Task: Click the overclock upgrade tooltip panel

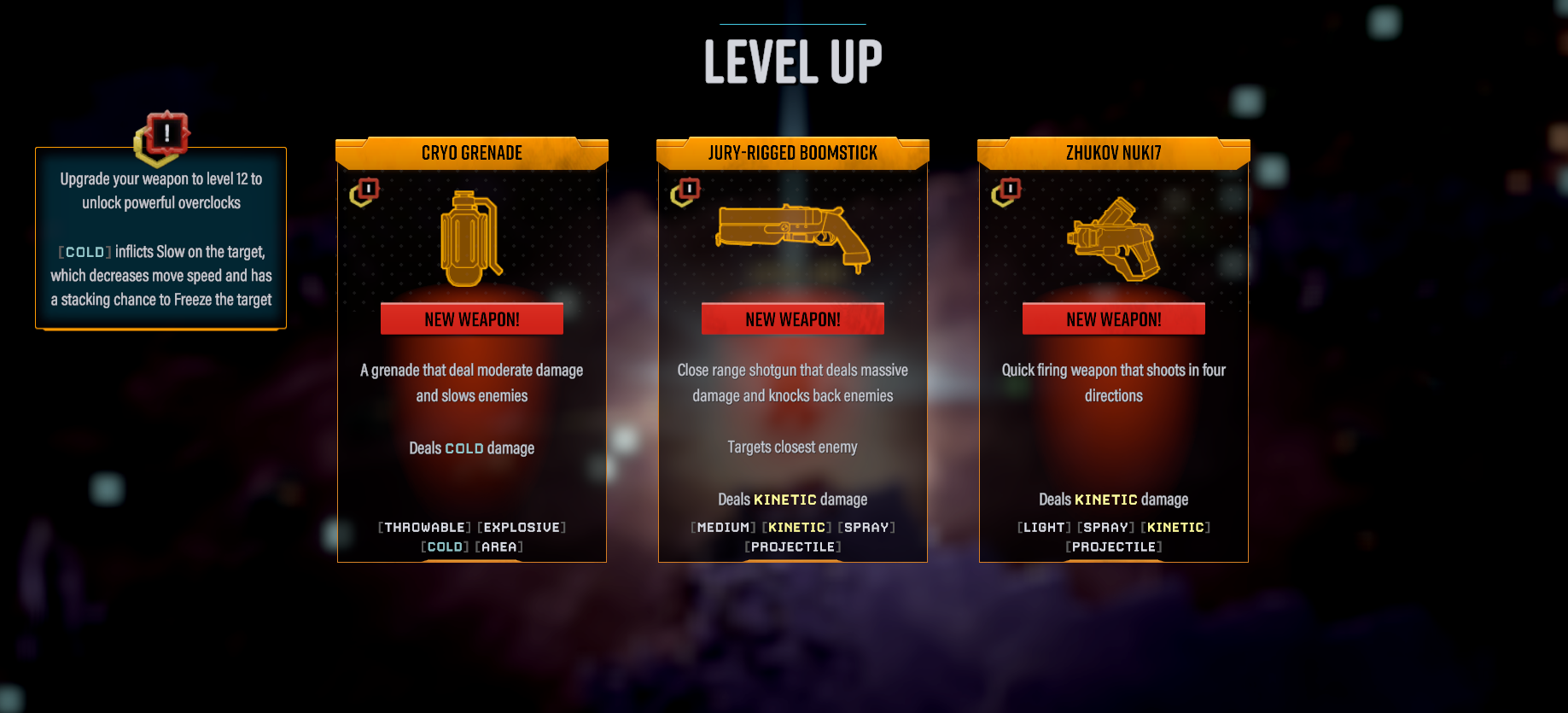Action: click(160, 239)
